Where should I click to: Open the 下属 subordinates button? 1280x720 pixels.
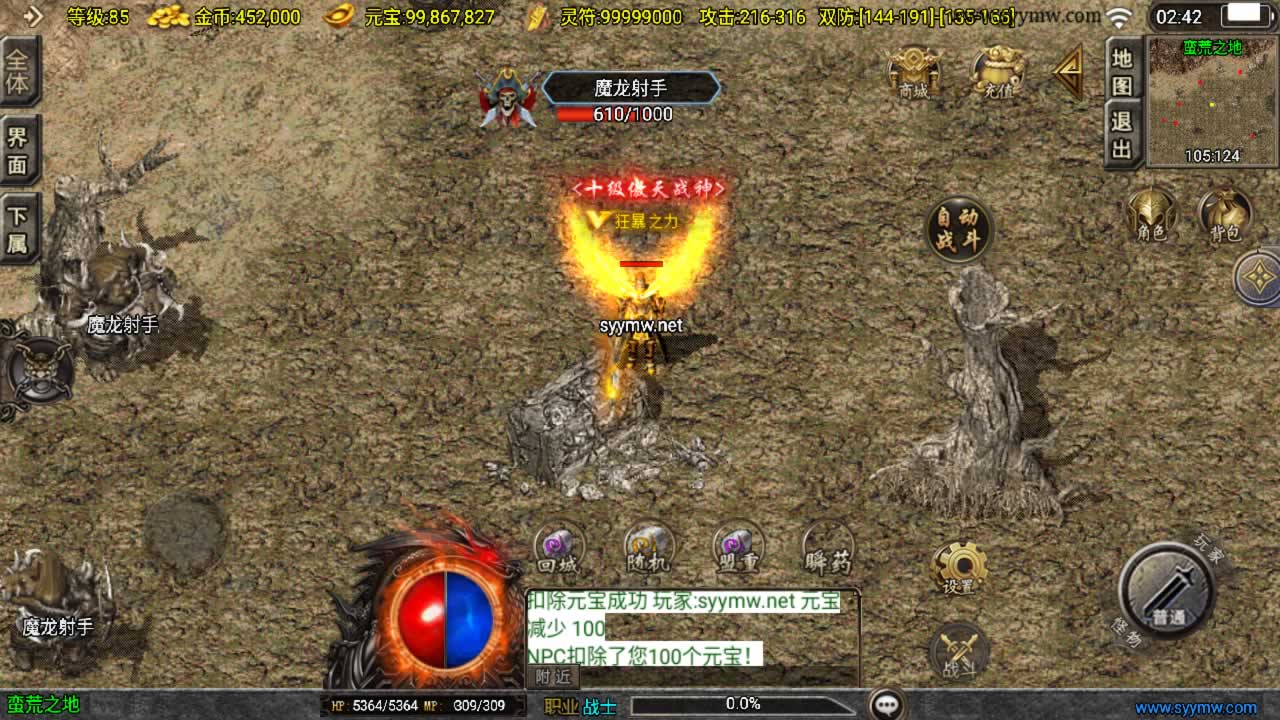[18, 229]
